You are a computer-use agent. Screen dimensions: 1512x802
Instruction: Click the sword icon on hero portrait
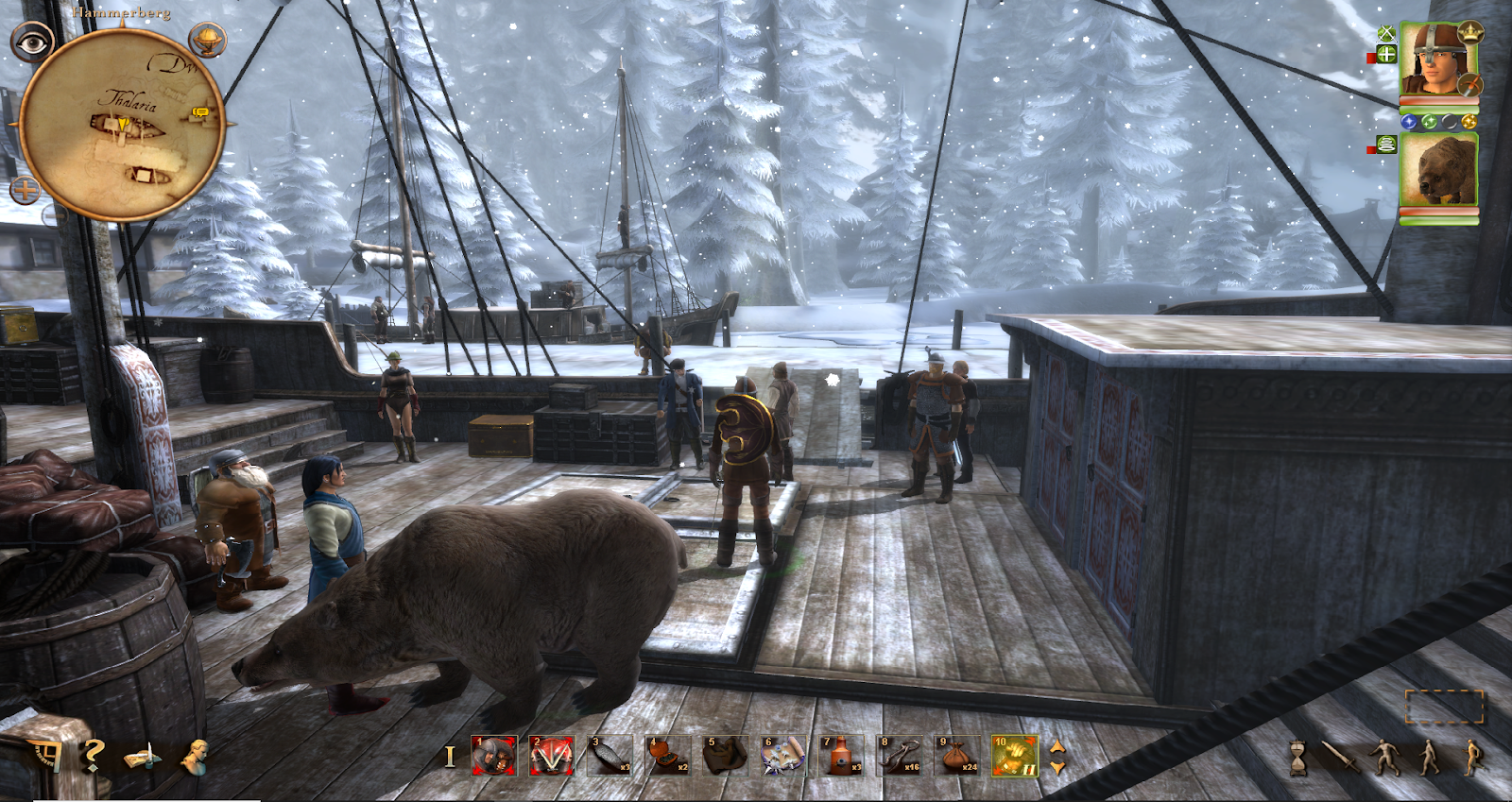coord(1469,86)
